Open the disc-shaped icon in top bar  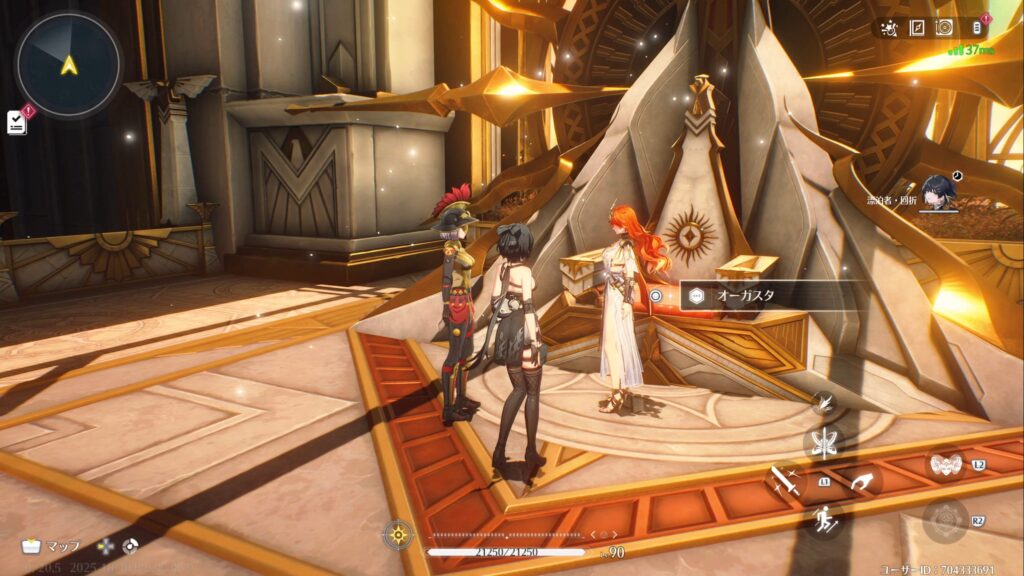click(943, 28)
